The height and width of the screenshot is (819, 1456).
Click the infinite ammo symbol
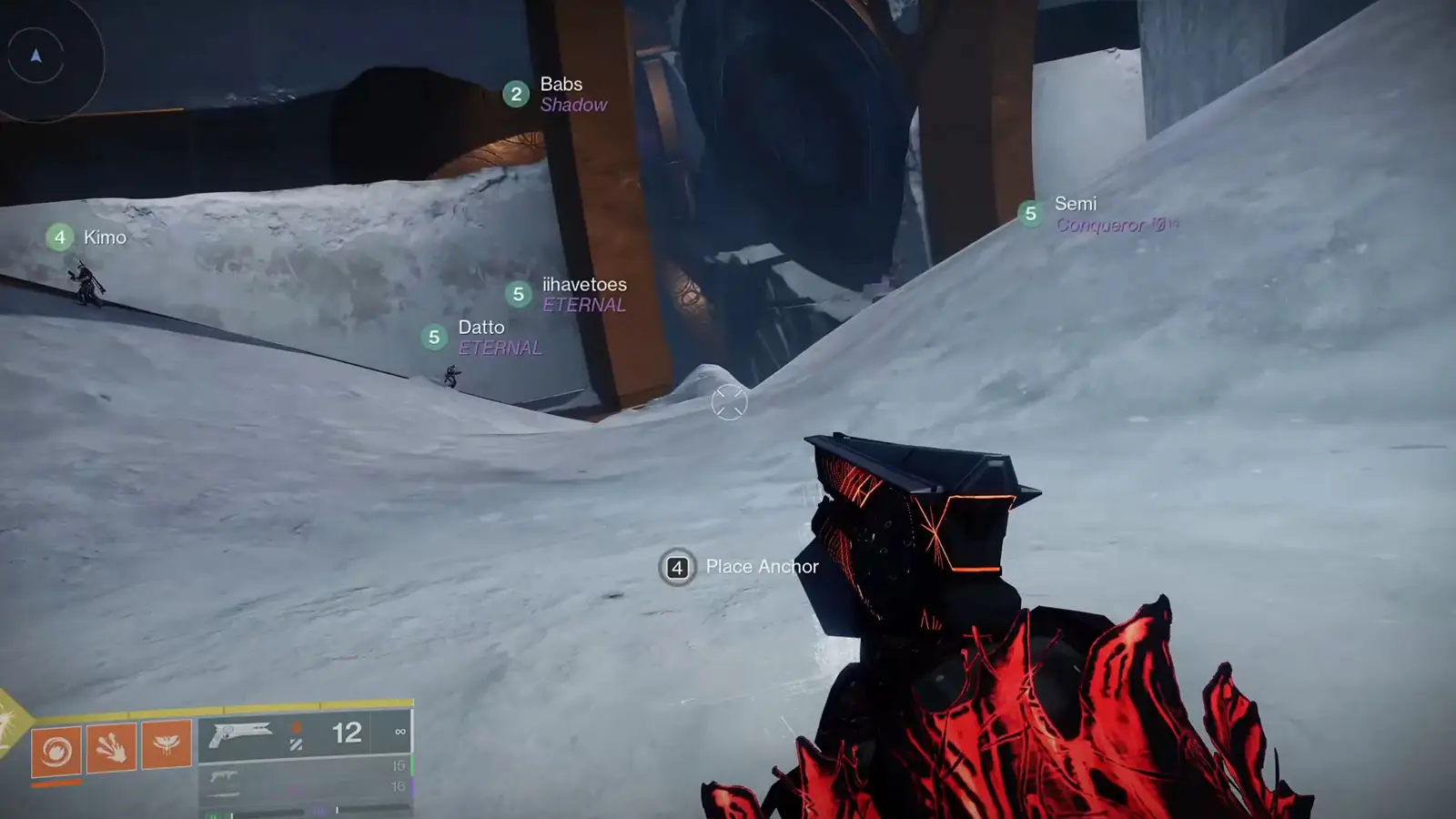point(399,731)
